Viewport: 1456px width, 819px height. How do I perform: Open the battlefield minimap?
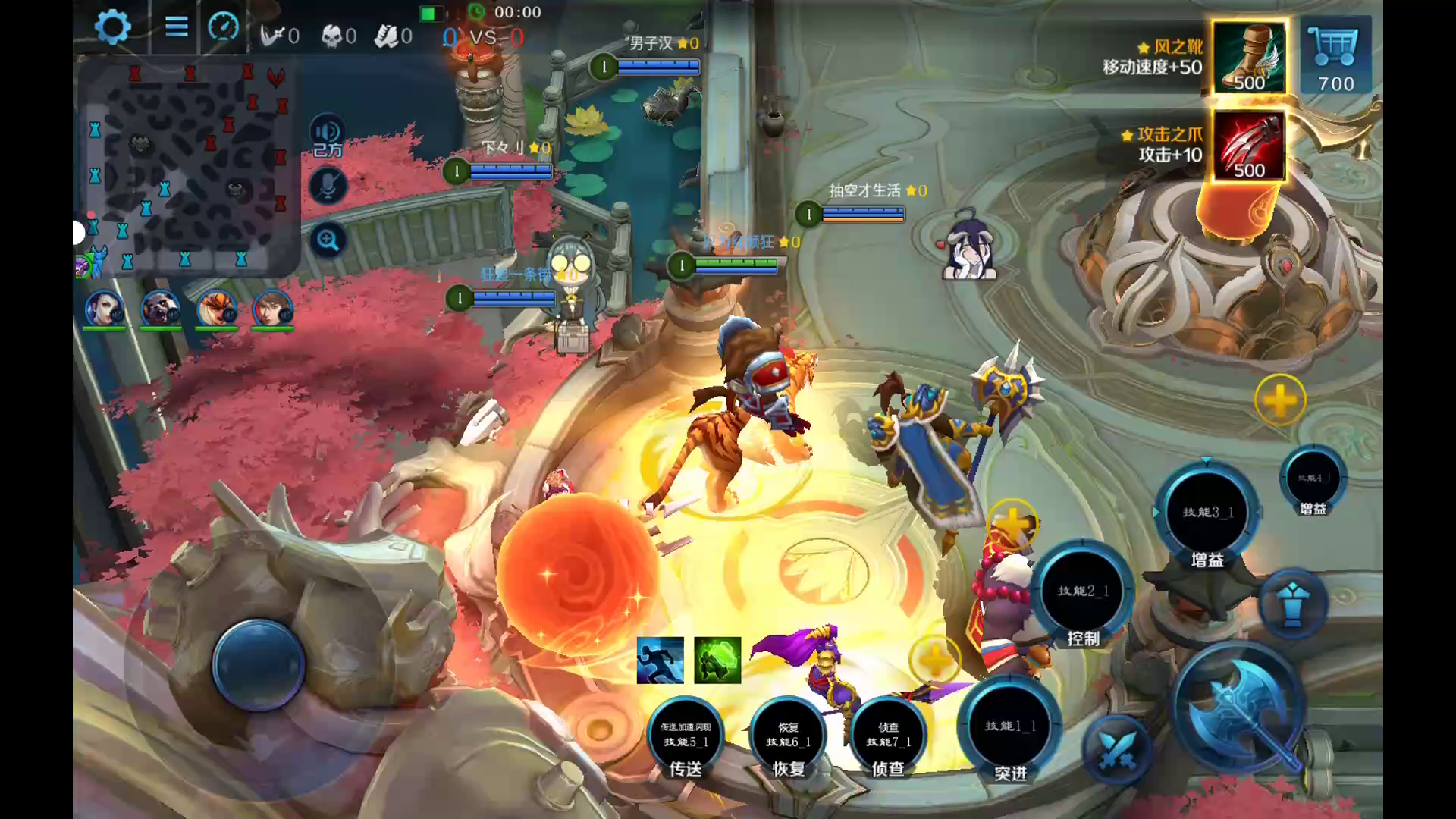click(187, 168)
